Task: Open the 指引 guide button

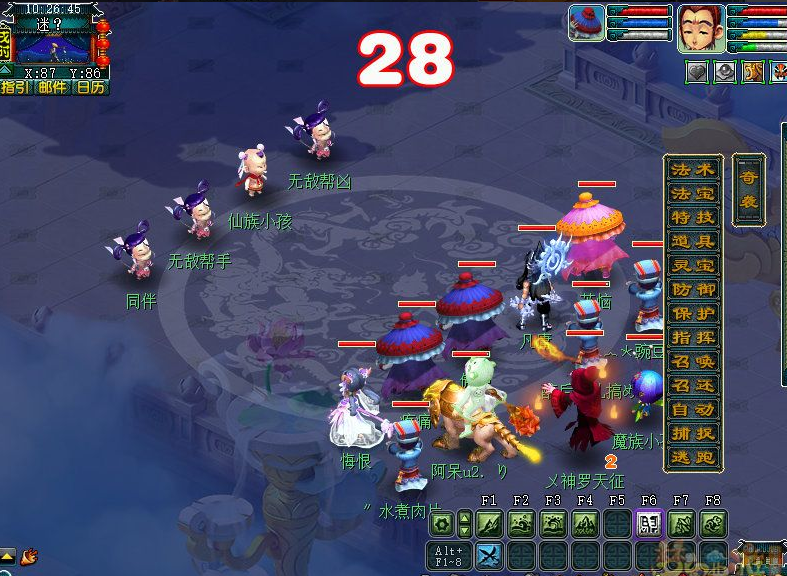Action: coord(15,87)
